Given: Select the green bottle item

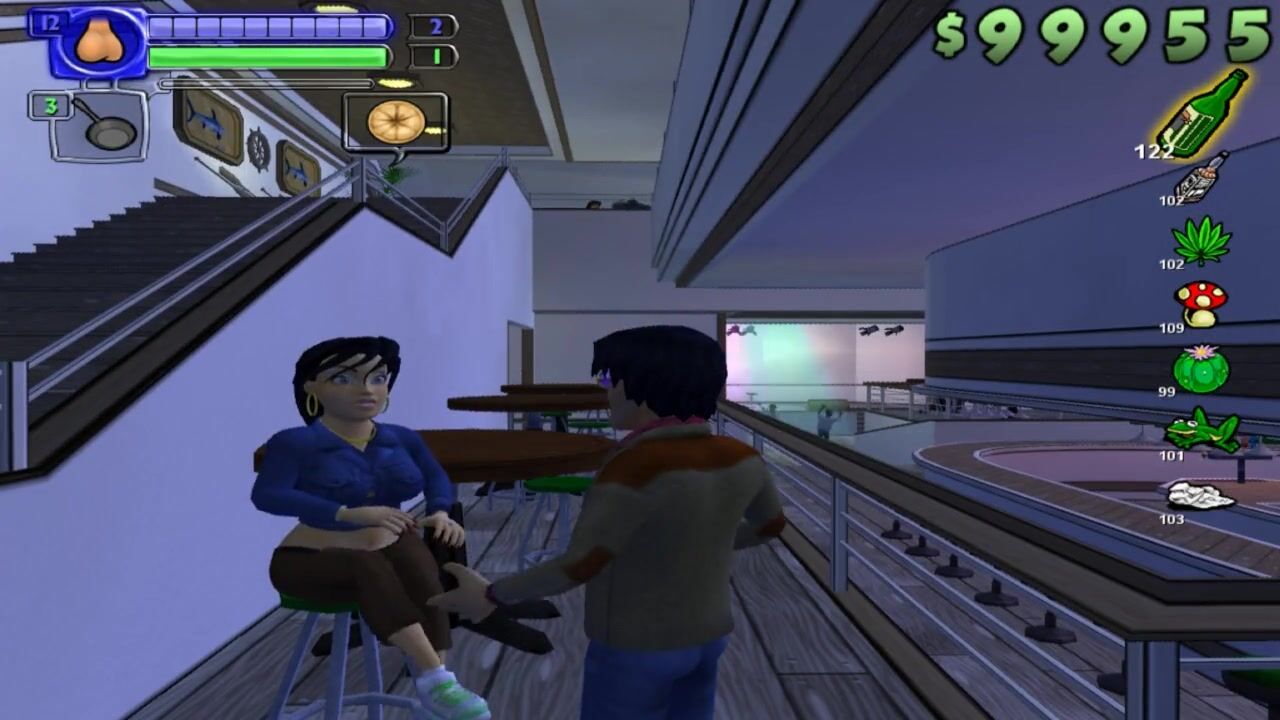Looking at the screenshot, I should click(1203, 113).
